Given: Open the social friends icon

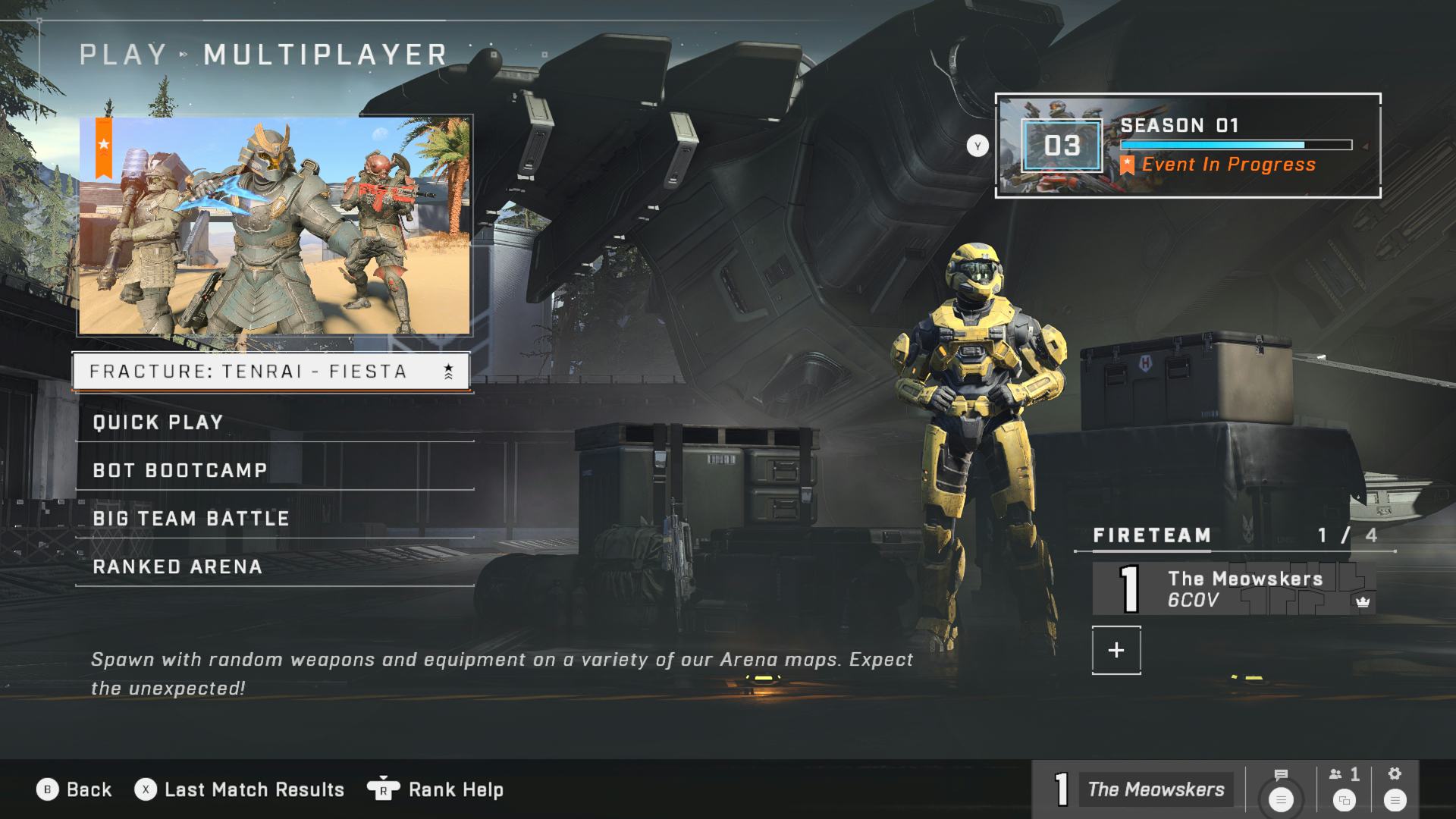Looking at the screenshot, I should [1345, 789].
